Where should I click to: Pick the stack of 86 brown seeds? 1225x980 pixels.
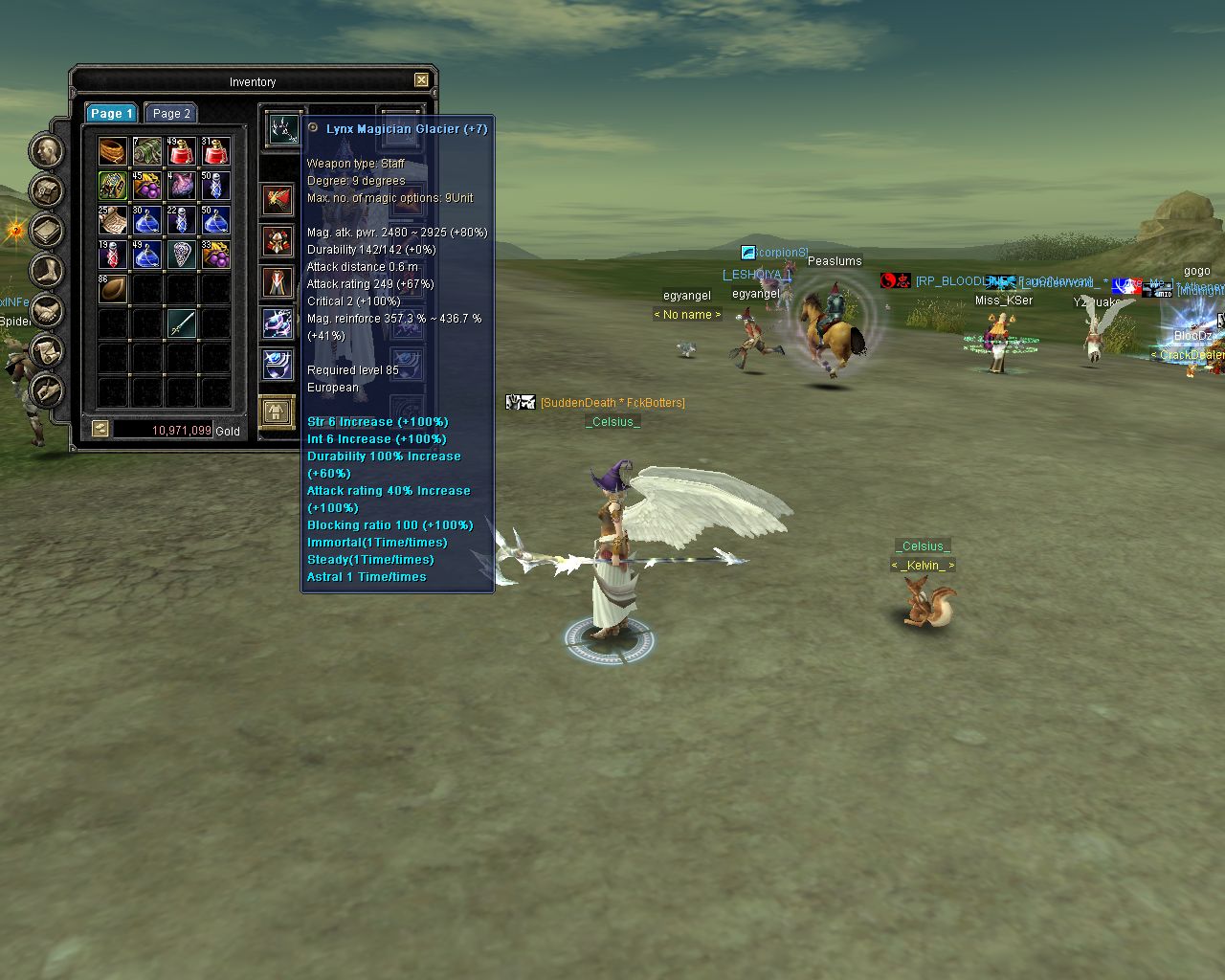click(x=112, y=288)
